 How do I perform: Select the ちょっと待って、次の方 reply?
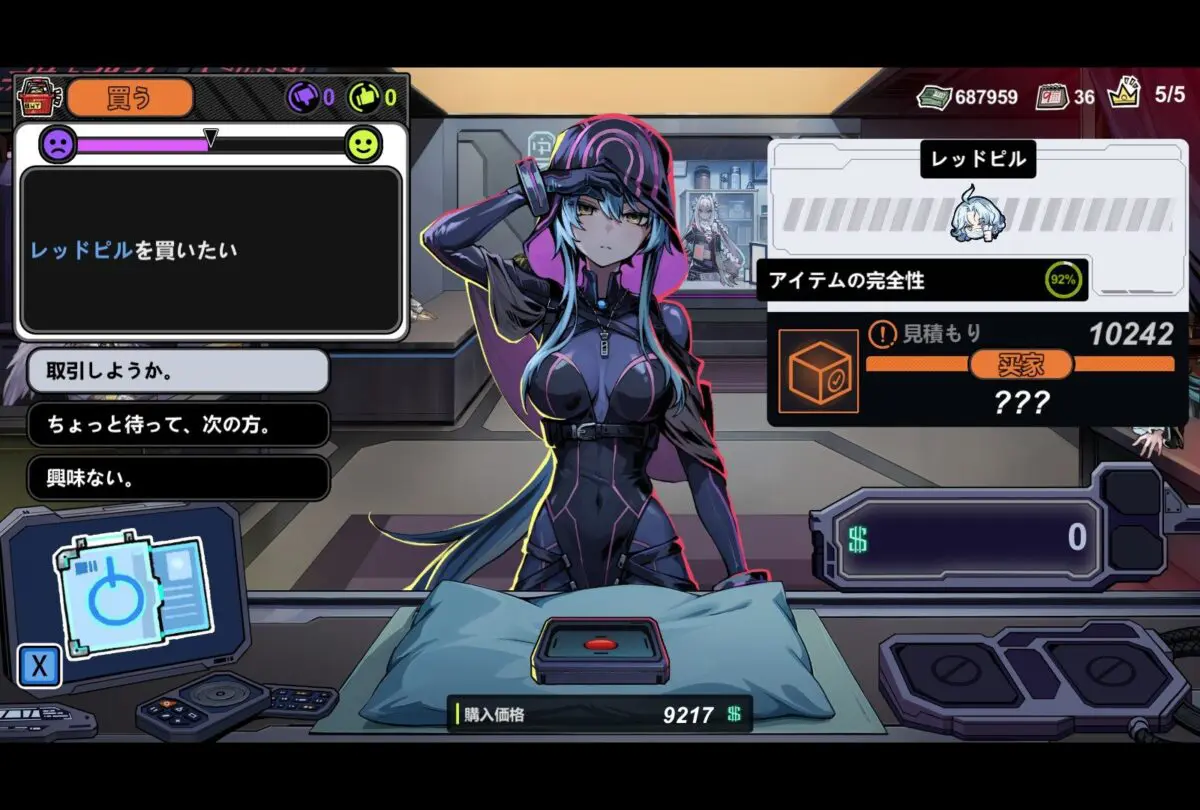(177, 425)
